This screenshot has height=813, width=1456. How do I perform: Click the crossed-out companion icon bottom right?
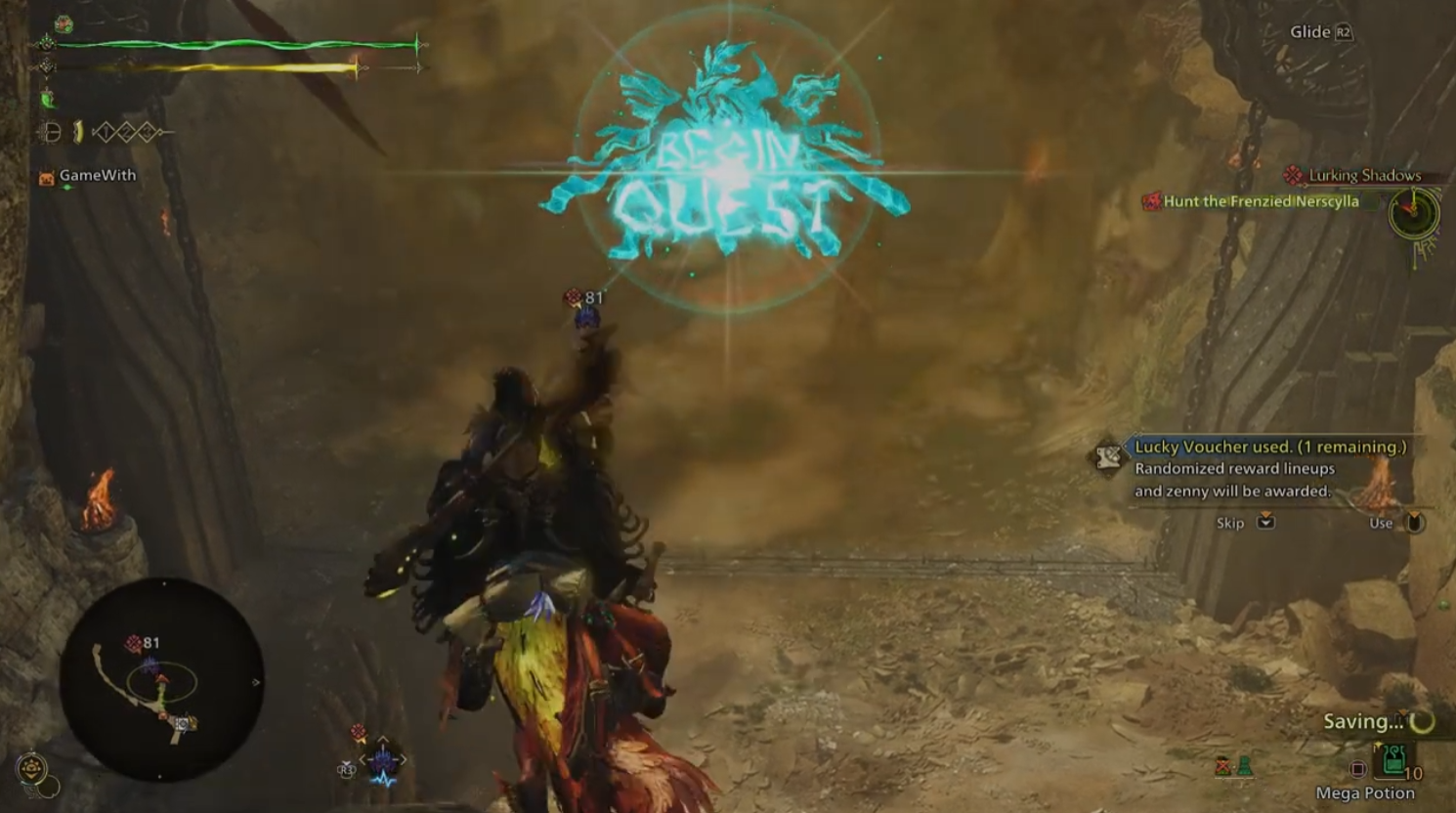point(1222,766)
